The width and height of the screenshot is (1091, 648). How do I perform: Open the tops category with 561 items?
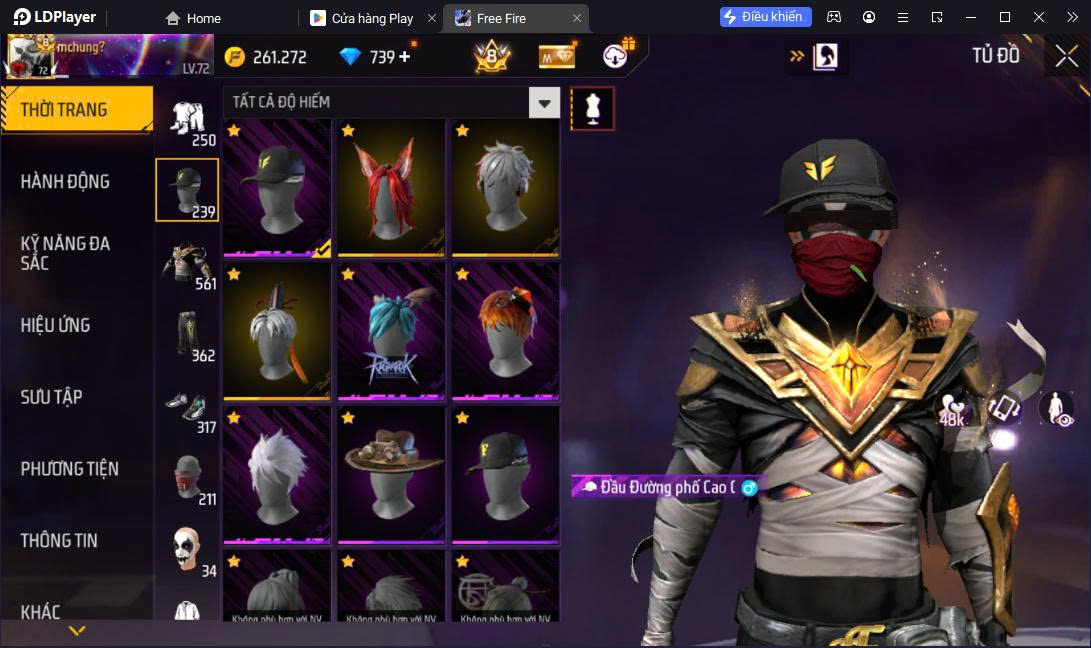187,262
